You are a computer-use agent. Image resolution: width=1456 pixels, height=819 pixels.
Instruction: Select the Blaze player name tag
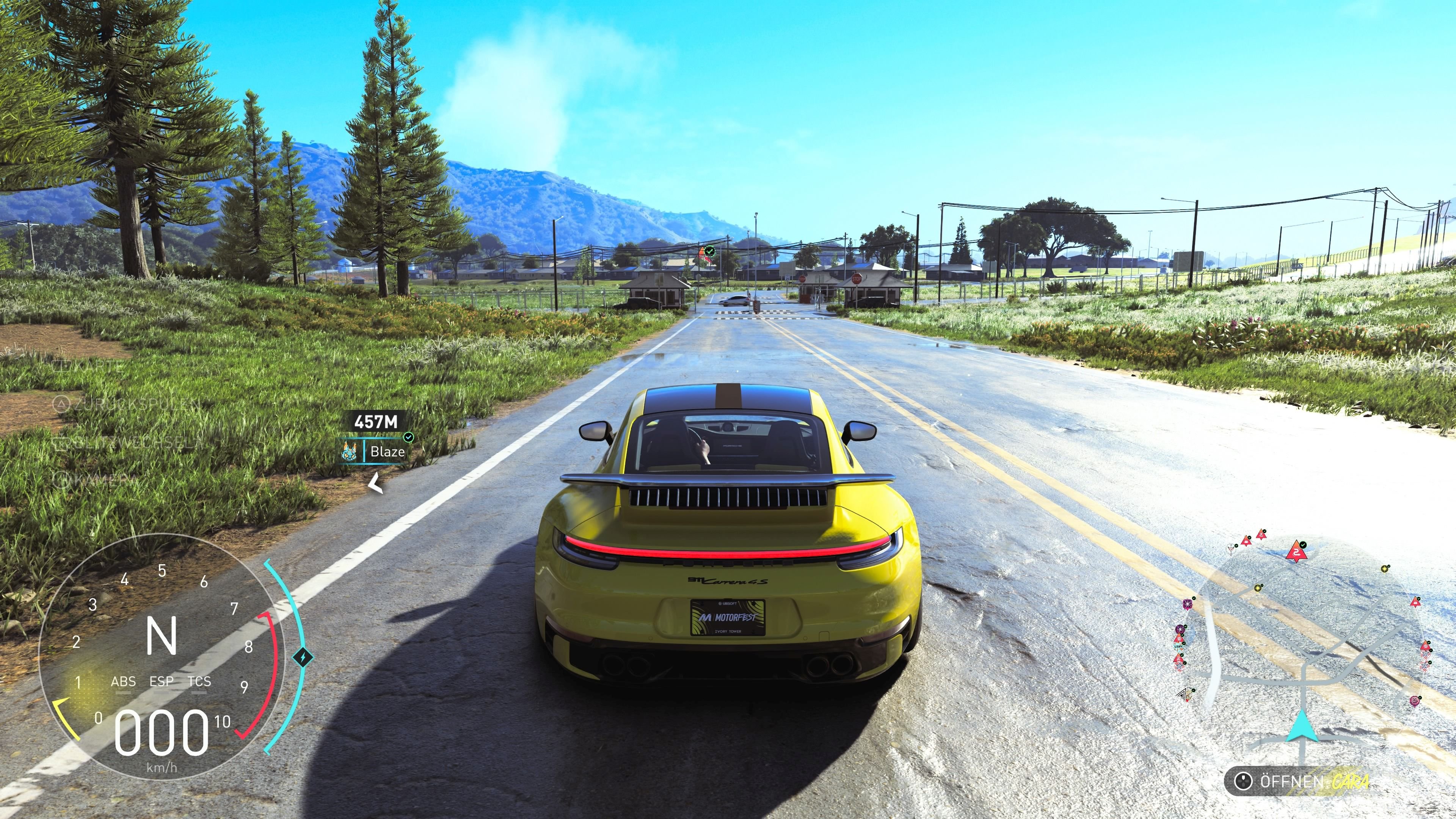click(387, 452)
